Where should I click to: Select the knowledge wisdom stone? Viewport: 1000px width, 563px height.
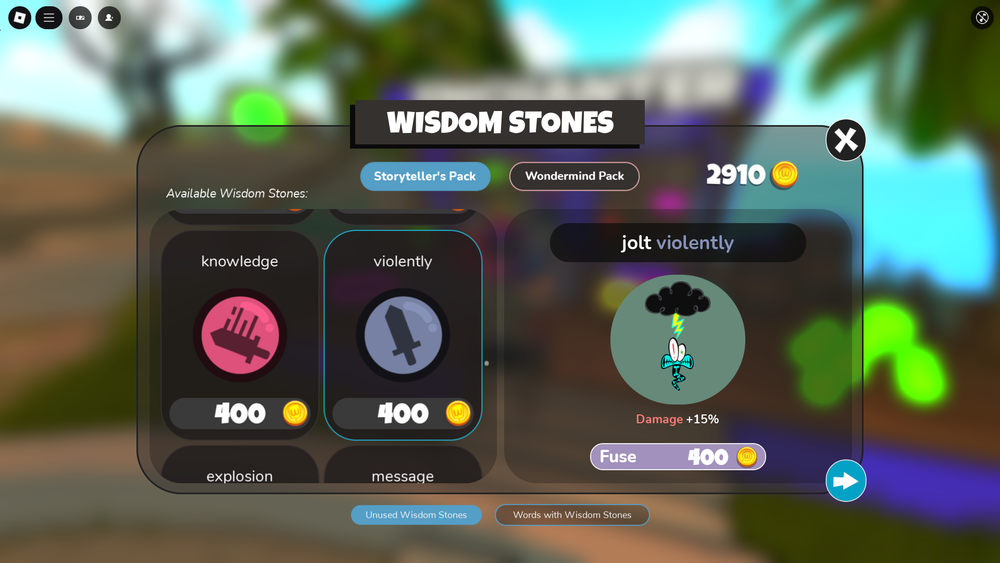[x=240, y=334]
